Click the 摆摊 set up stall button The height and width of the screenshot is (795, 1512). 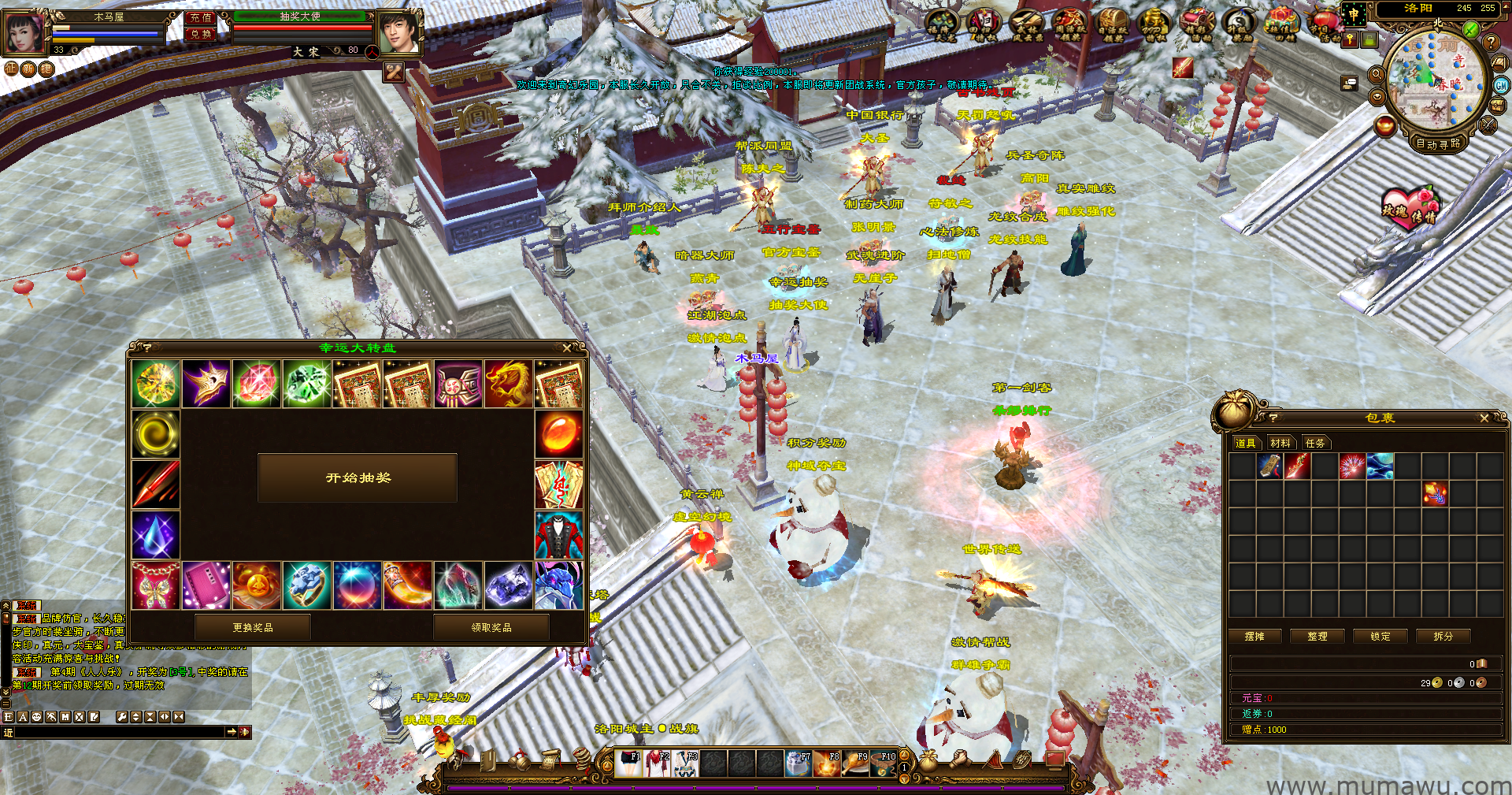1254,636
